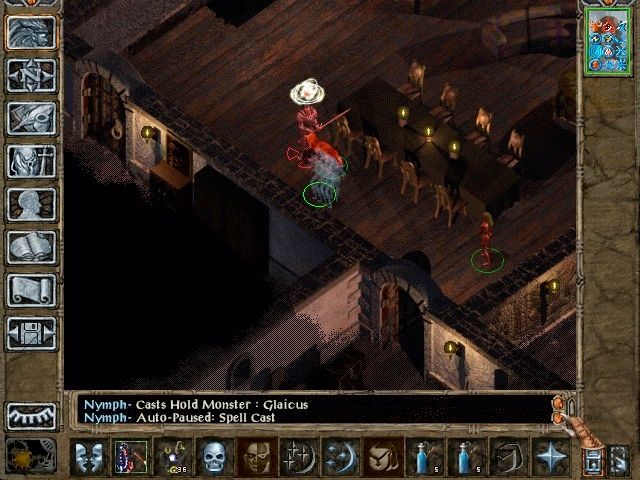Toggle the closed-eye rest button

pyautogui.click(x=31, y=415)
